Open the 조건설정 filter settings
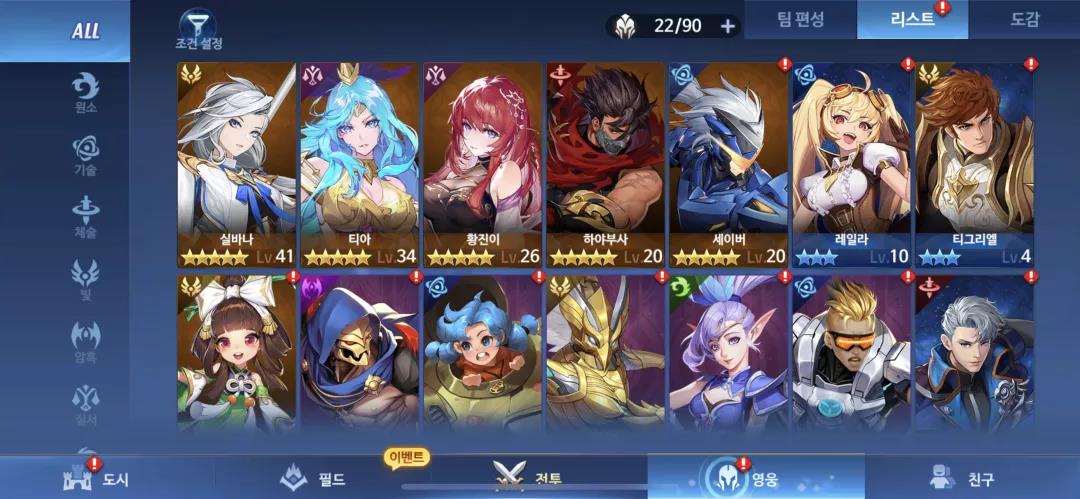 198,30
